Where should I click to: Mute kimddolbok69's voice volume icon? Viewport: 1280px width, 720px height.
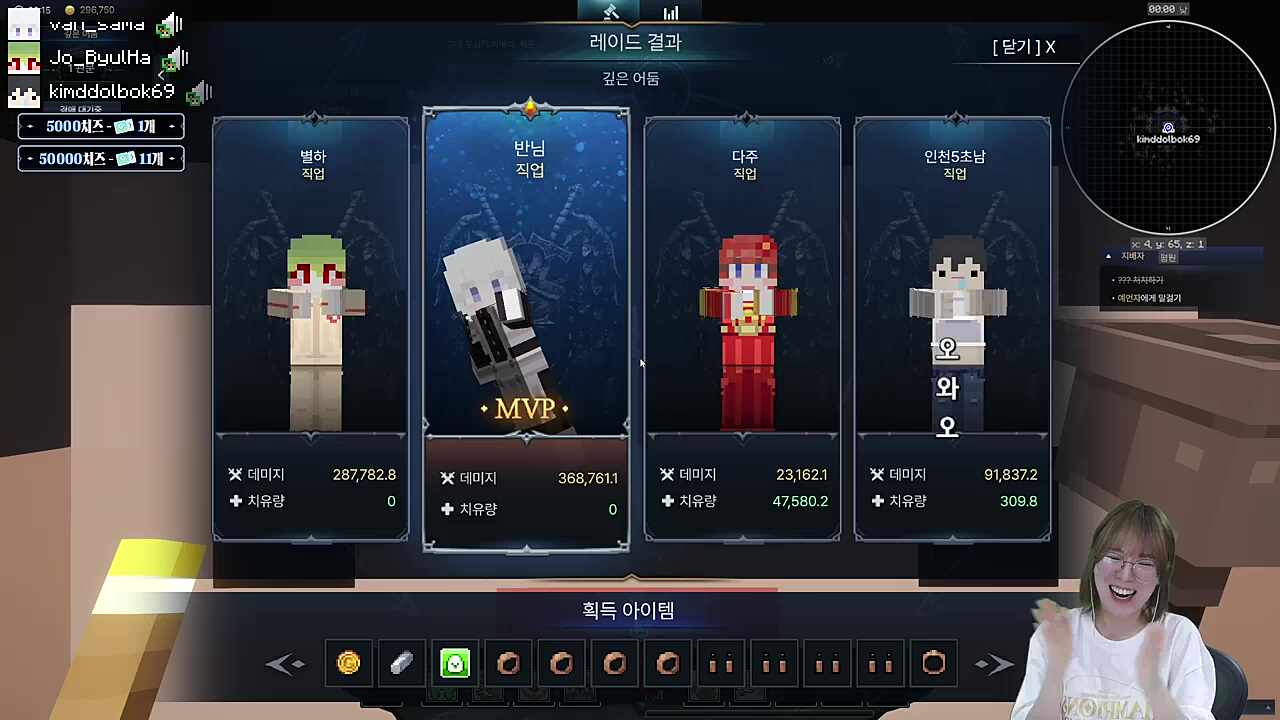point(198,92)
